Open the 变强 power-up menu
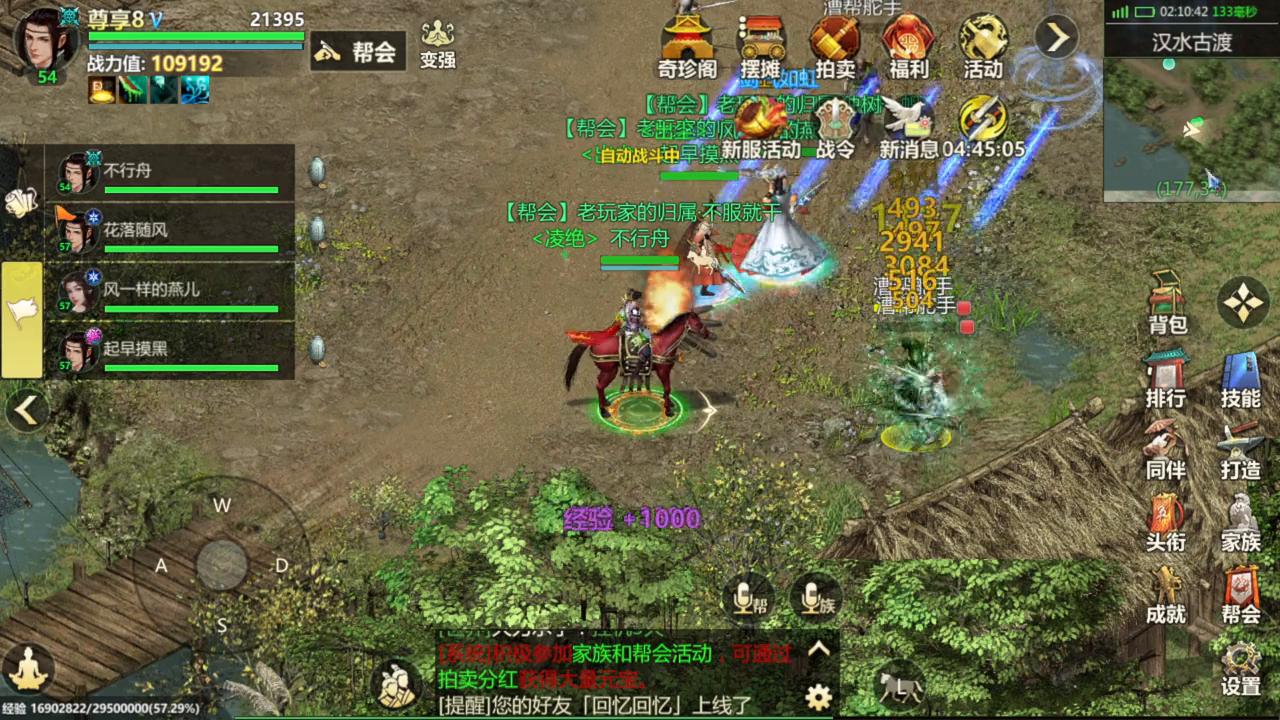 tap(437, 45)
